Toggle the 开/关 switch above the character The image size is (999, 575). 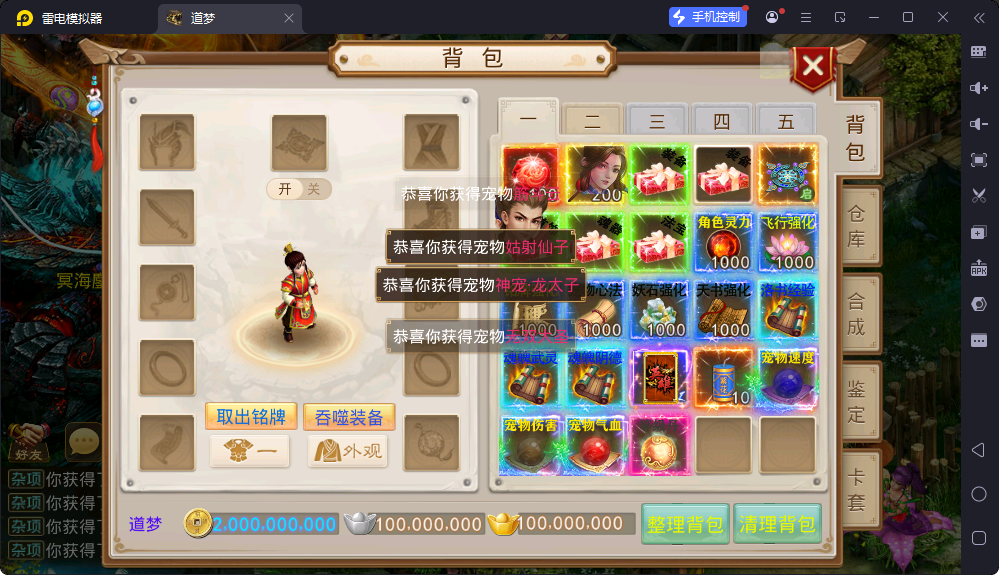[298, 189]
